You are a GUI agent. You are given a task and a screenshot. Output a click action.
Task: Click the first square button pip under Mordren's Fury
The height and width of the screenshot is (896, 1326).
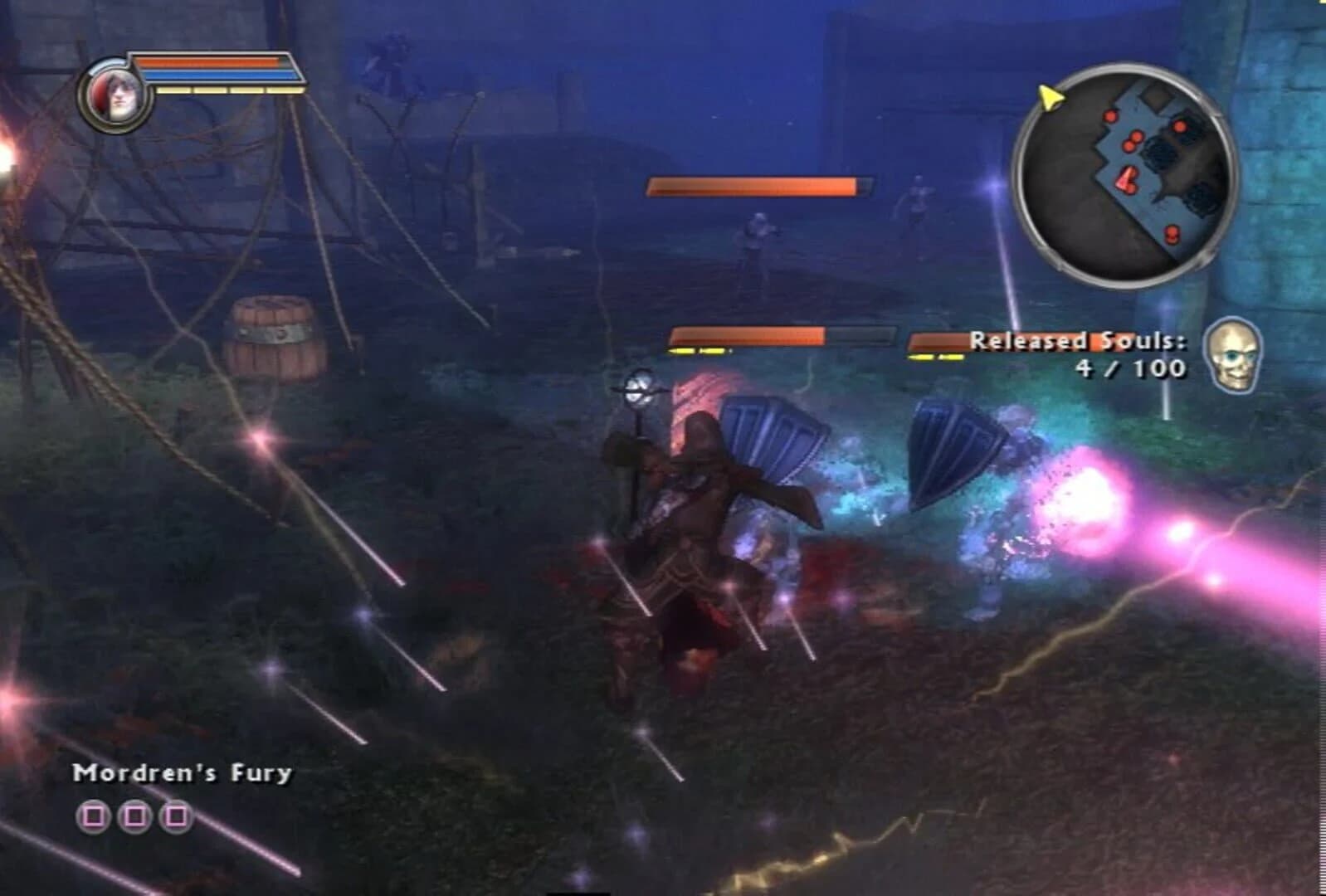94,815
